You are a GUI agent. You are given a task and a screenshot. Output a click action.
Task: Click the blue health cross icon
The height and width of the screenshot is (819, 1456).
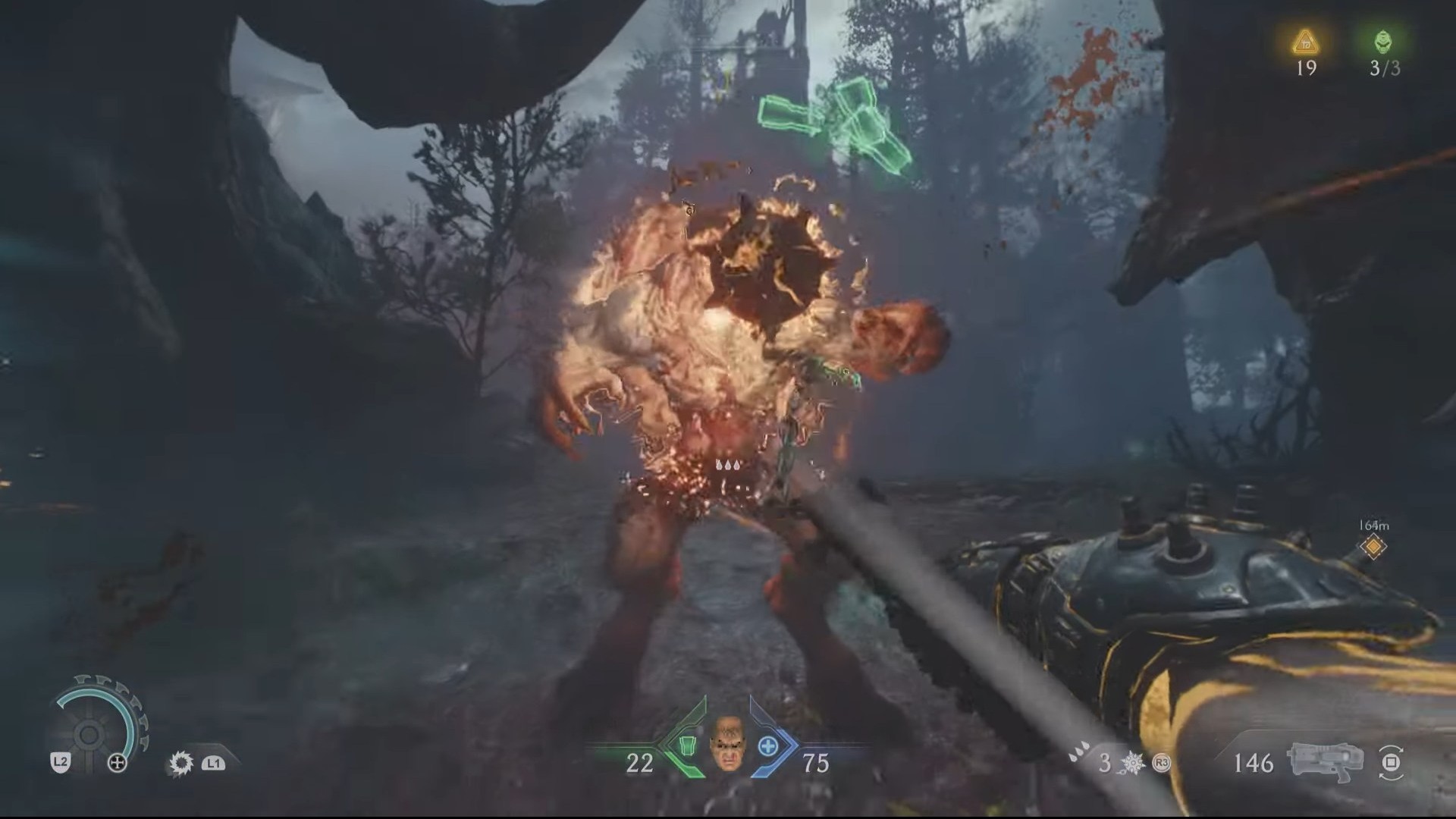click(x=767, y=746)
